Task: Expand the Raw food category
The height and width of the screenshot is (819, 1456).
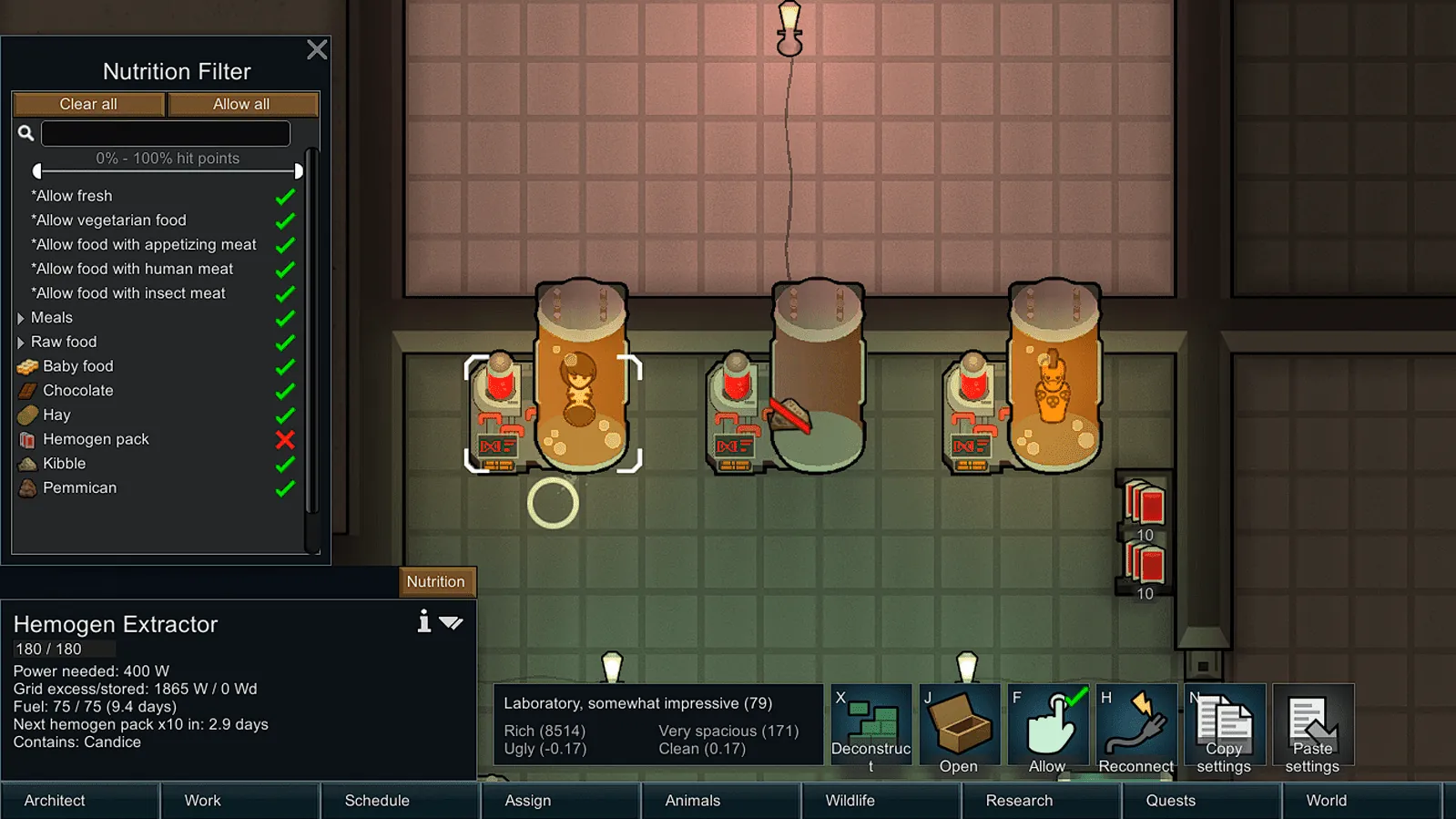Action: 21,343
